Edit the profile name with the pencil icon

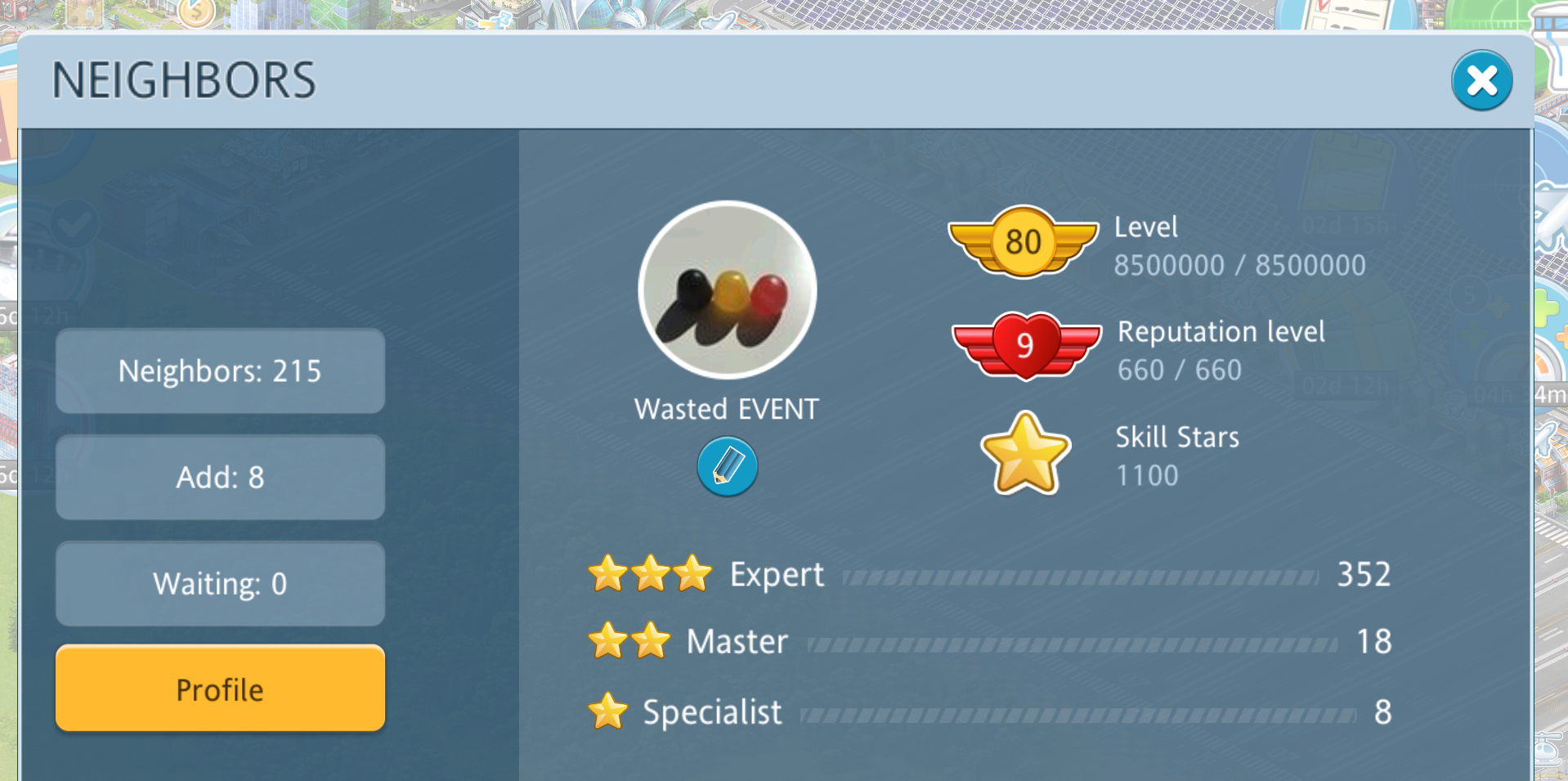tap(727, 467)
